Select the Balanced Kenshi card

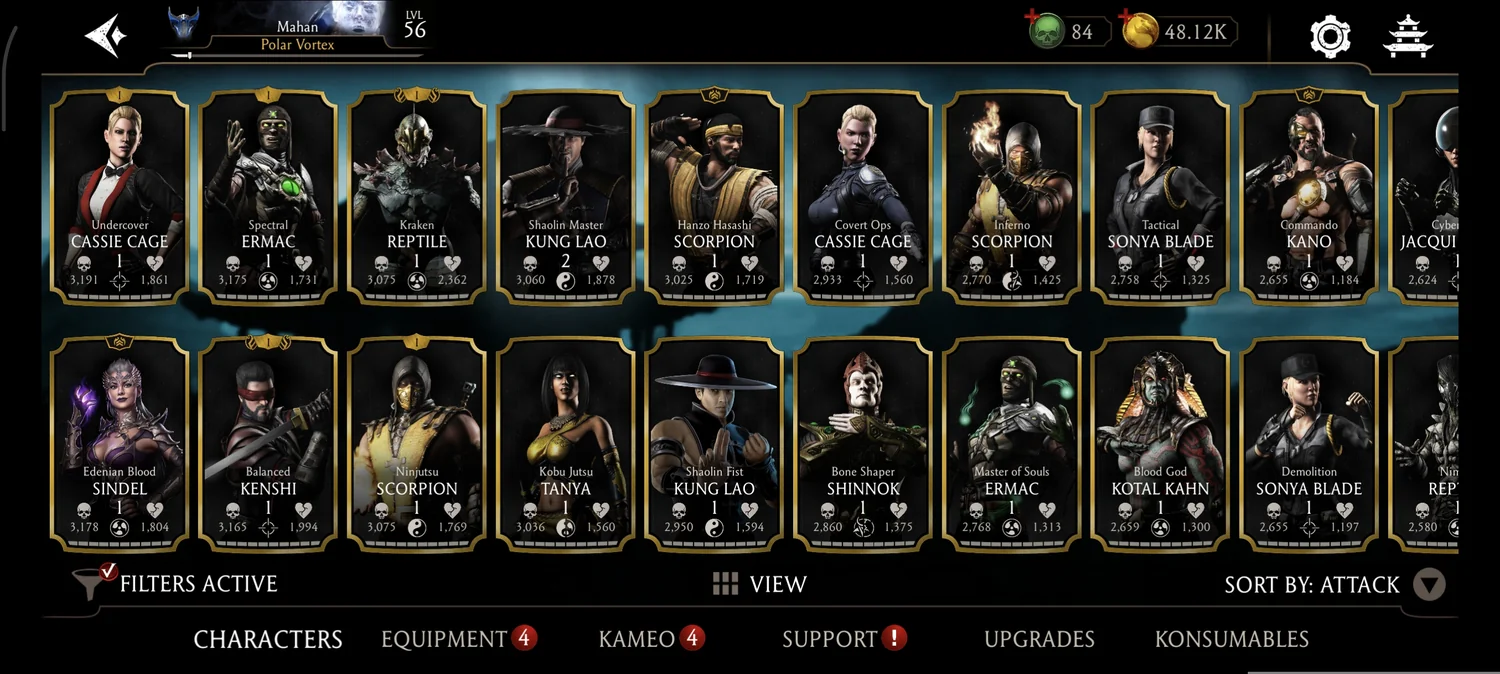(x=268, y=444)
